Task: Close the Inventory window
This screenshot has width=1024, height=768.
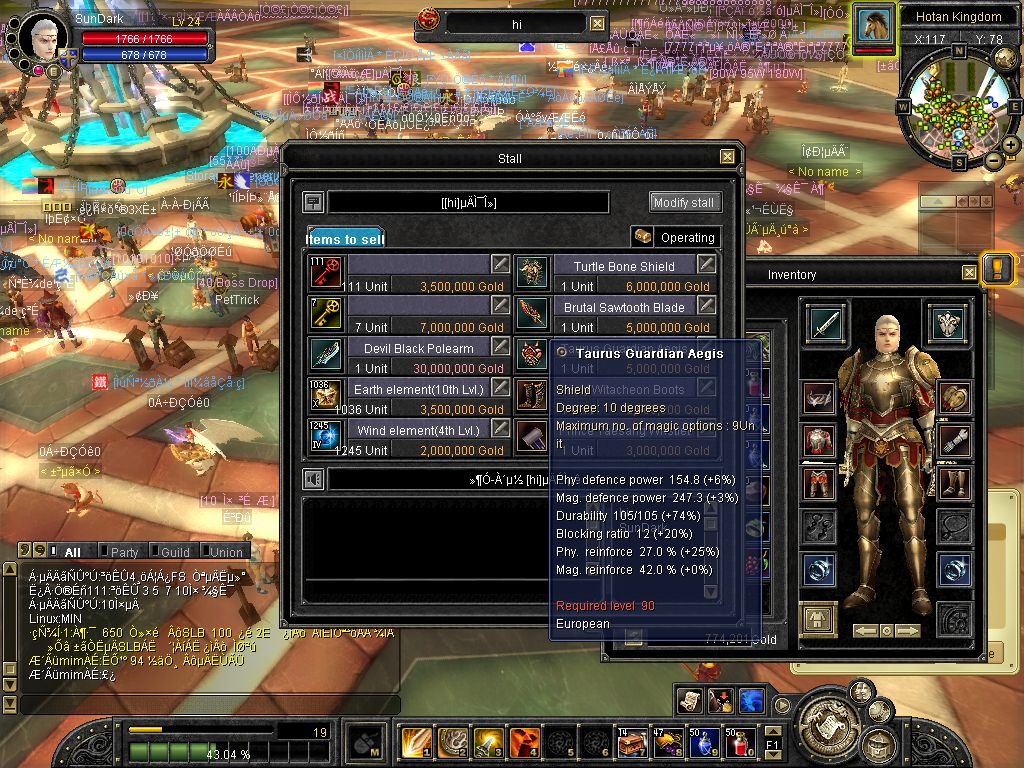Action: click(969, 273)
